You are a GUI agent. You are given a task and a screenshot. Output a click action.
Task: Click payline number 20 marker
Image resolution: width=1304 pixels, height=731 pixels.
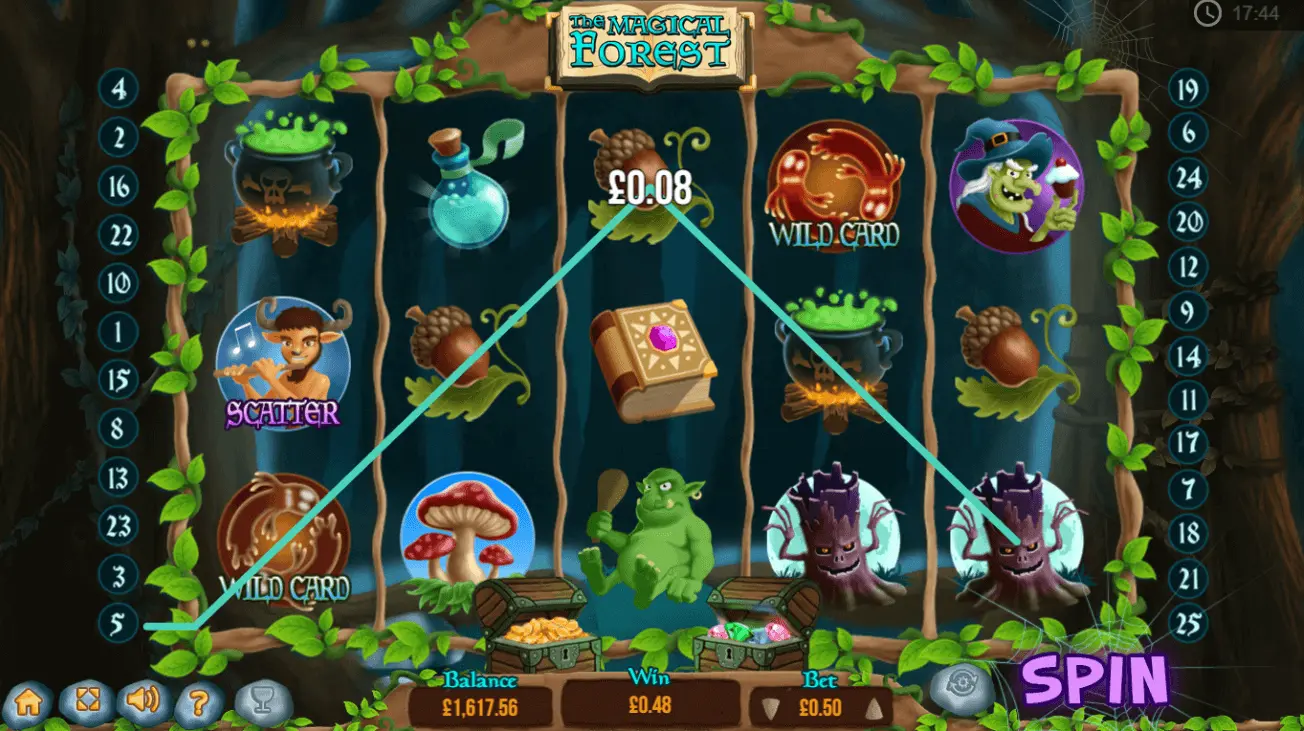(1187, 221)
